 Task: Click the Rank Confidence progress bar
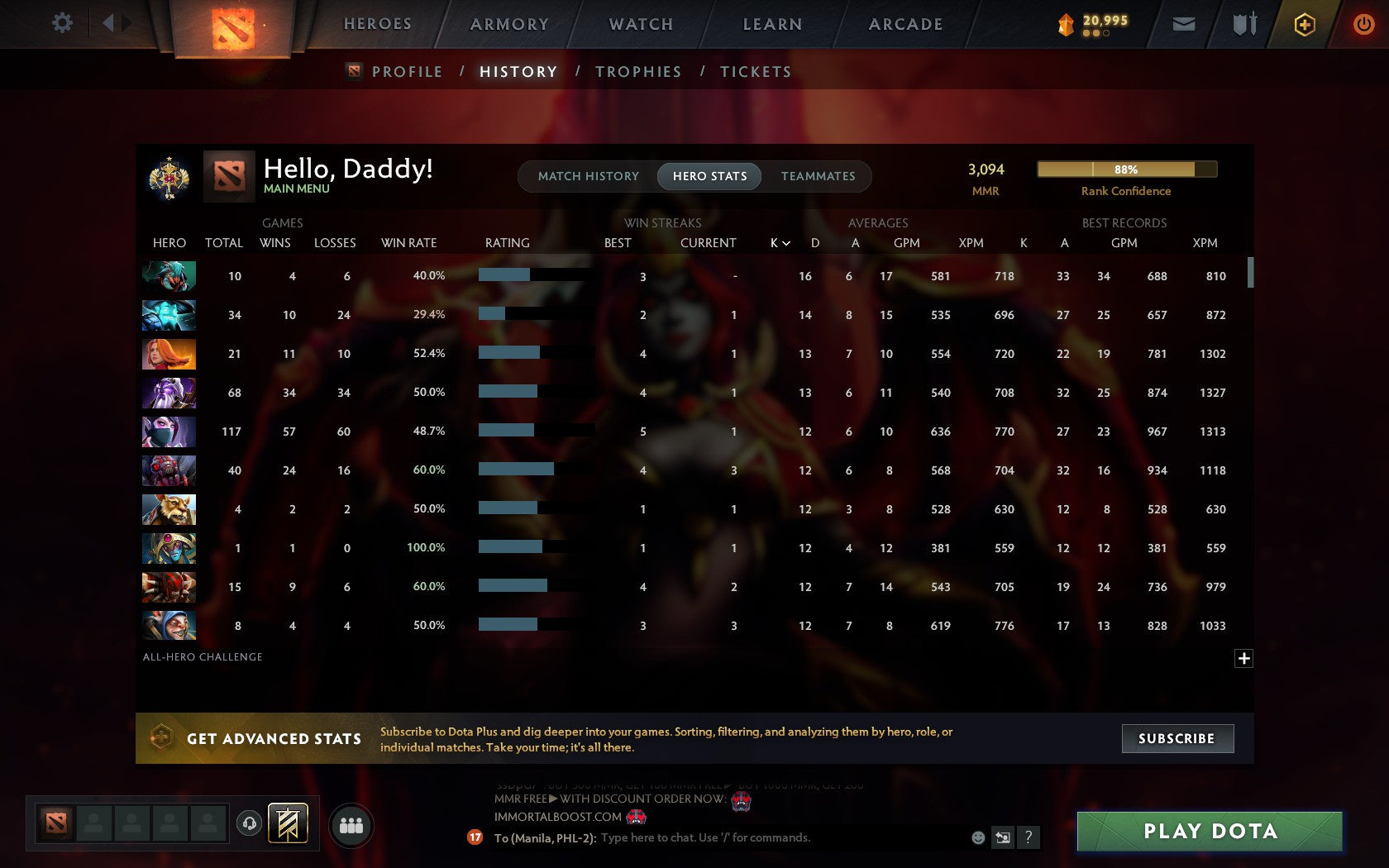(x=1126, y=169)
